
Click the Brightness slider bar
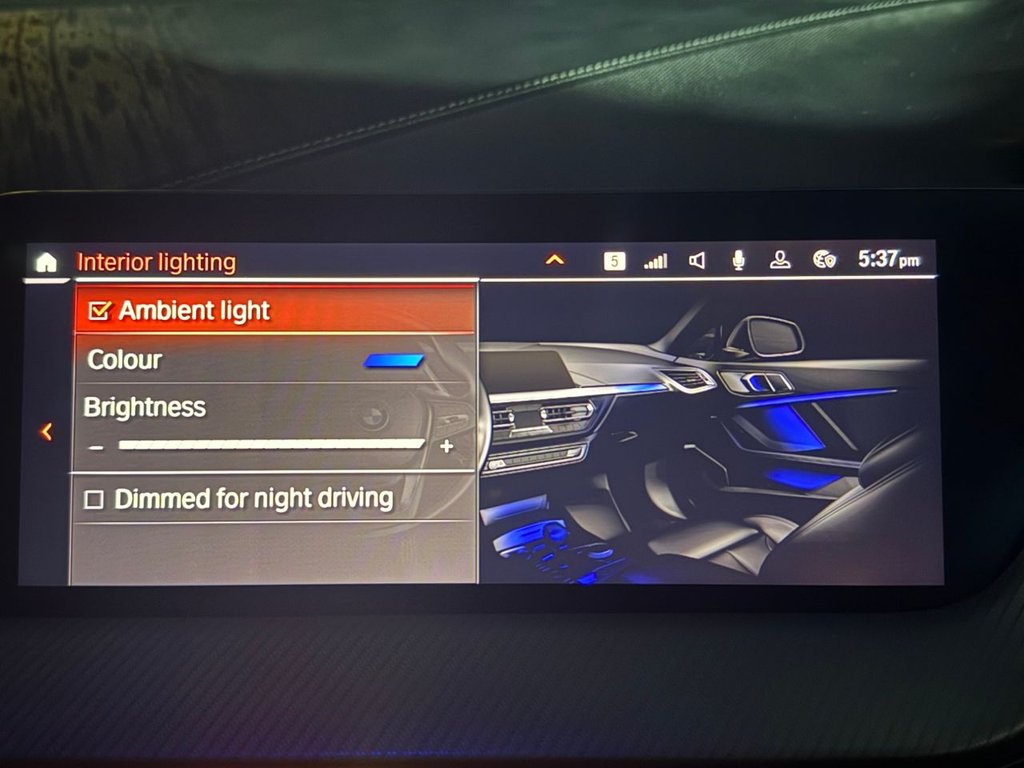[271, 445]
